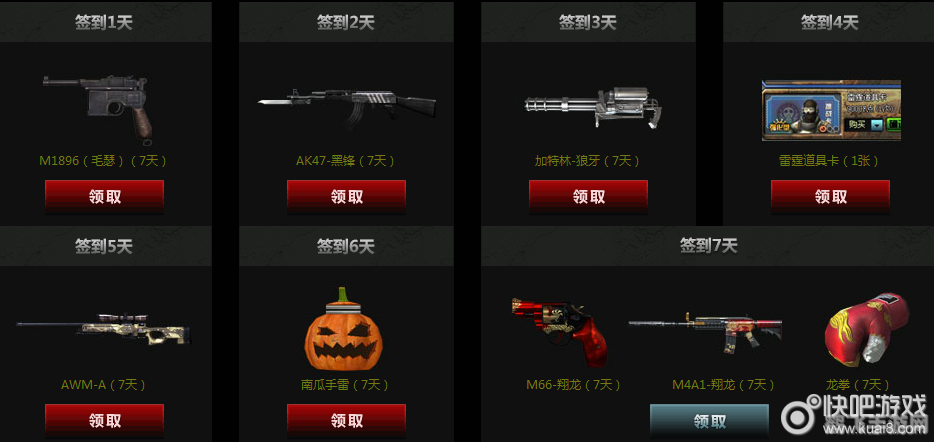Select the AWM-A sniper rifle image
This screenshot has height=442, width=934.
click(105, 333)
